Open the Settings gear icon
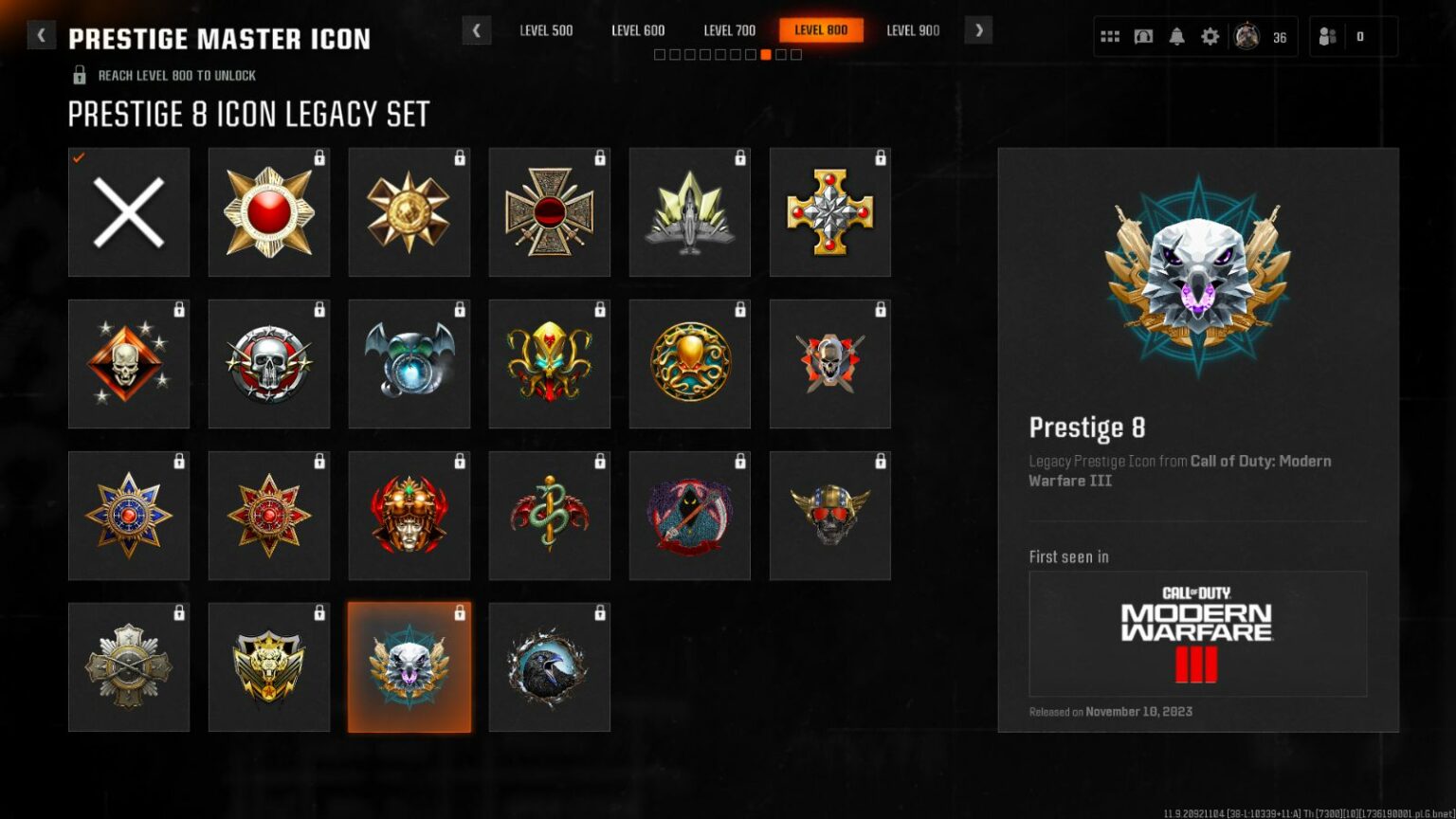 (1210, 35)
